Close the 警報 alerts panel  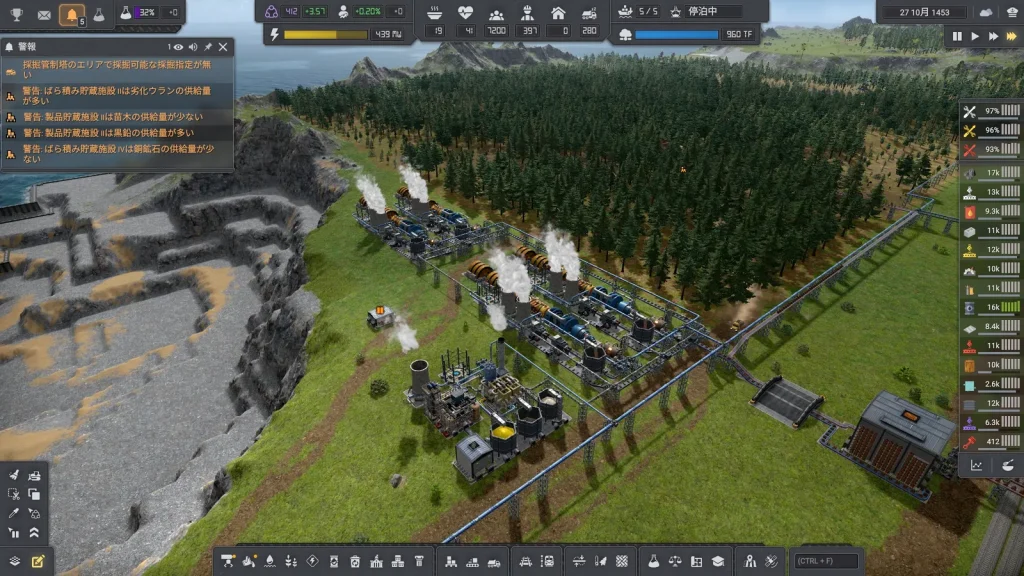coord(223,47)
